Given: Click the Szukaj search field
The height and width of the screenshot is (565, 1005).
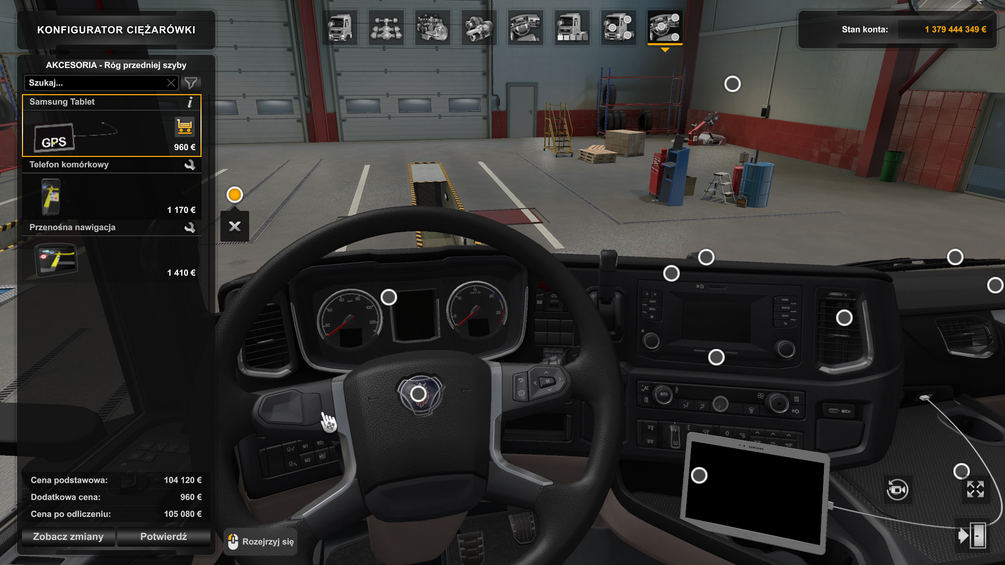Looking at the screenshot, I should coord(94,83).
